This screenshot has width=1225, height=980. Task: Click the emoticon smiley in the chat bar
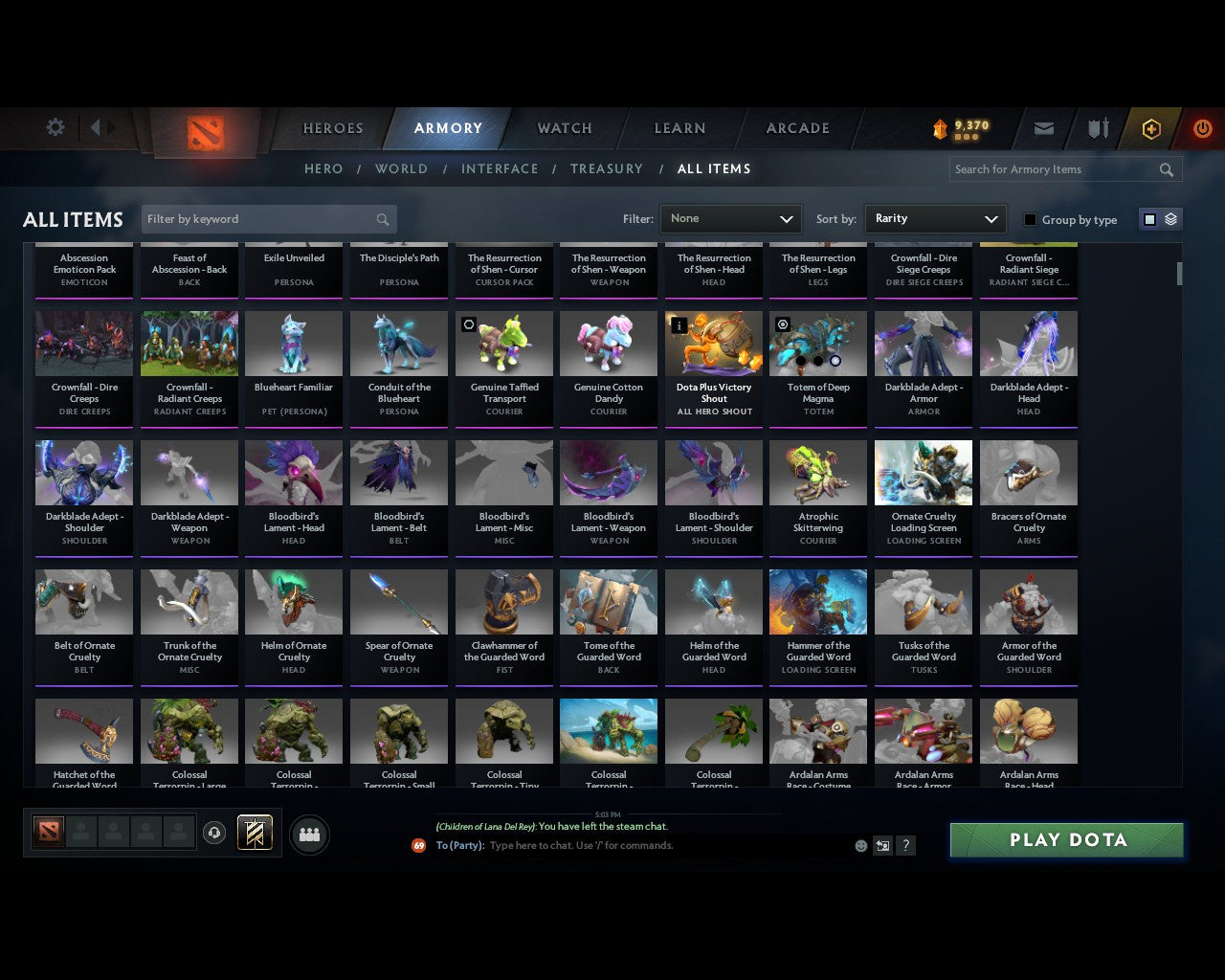click(x=859, y=845)
